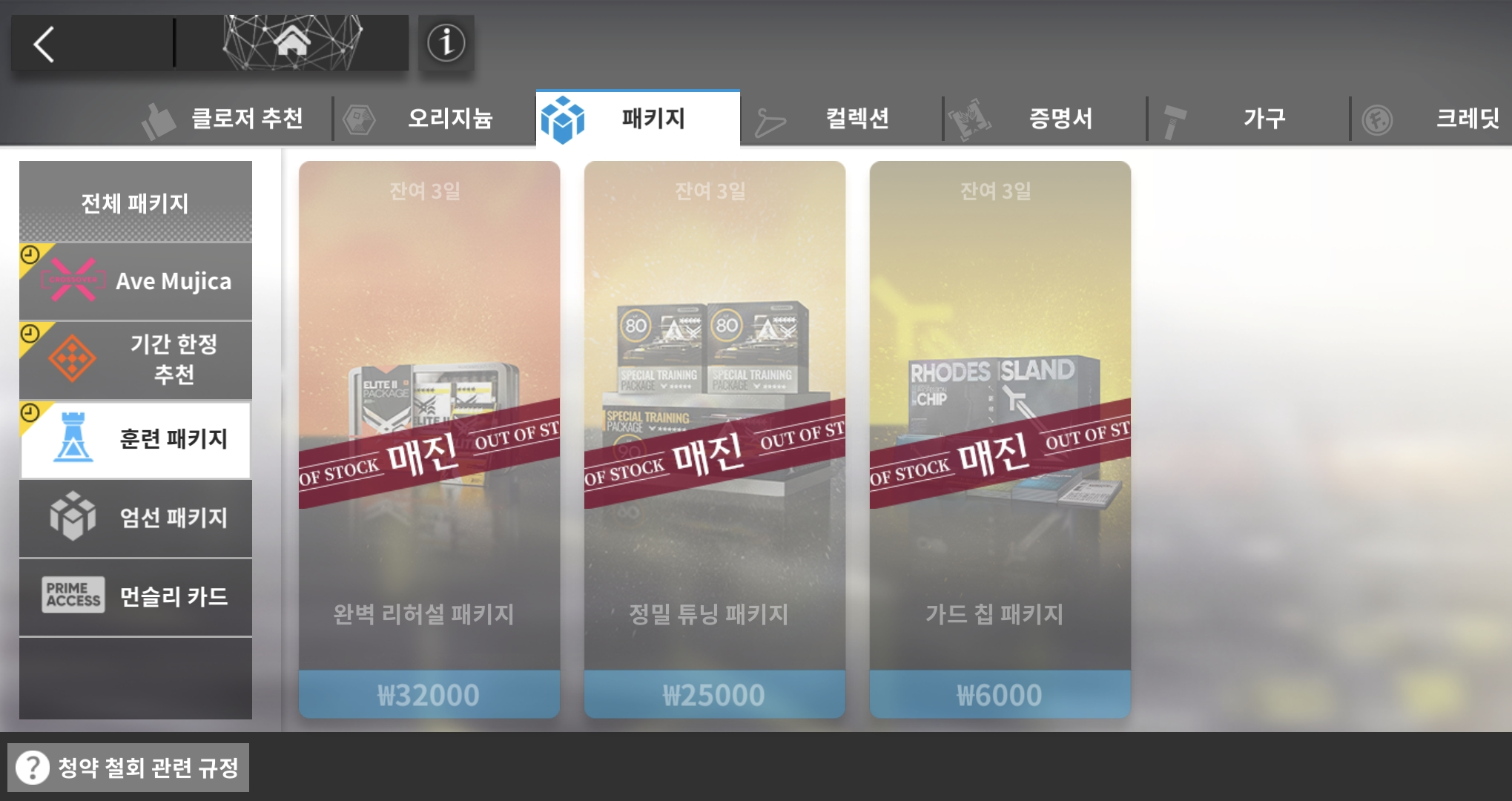Click the ₩25000 price bar on 정밀 튜닝 패키지
The width and height of the screenshot is (1512, 801).
point(714,694)
